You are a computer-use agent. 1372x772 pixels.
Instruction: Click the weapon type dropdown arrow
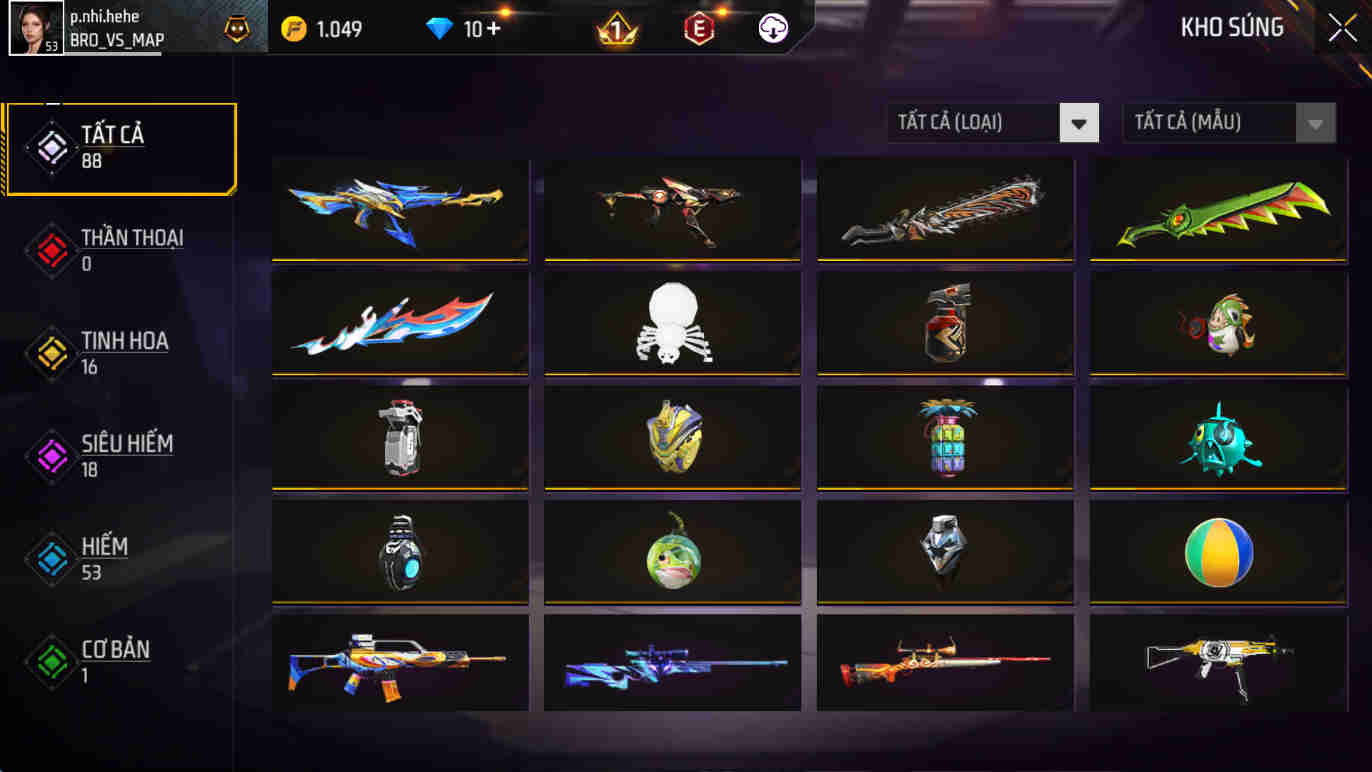point(1078,122)
